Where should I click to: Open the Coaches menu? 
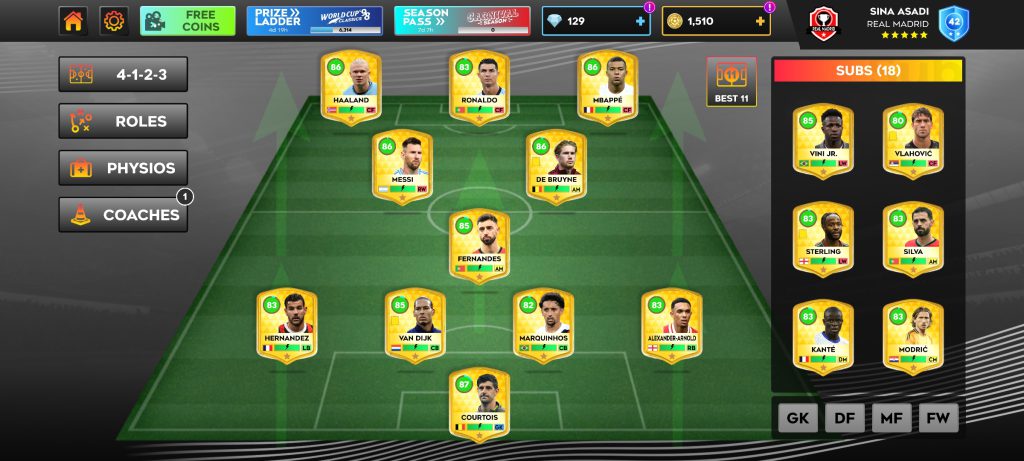[123, 214]
